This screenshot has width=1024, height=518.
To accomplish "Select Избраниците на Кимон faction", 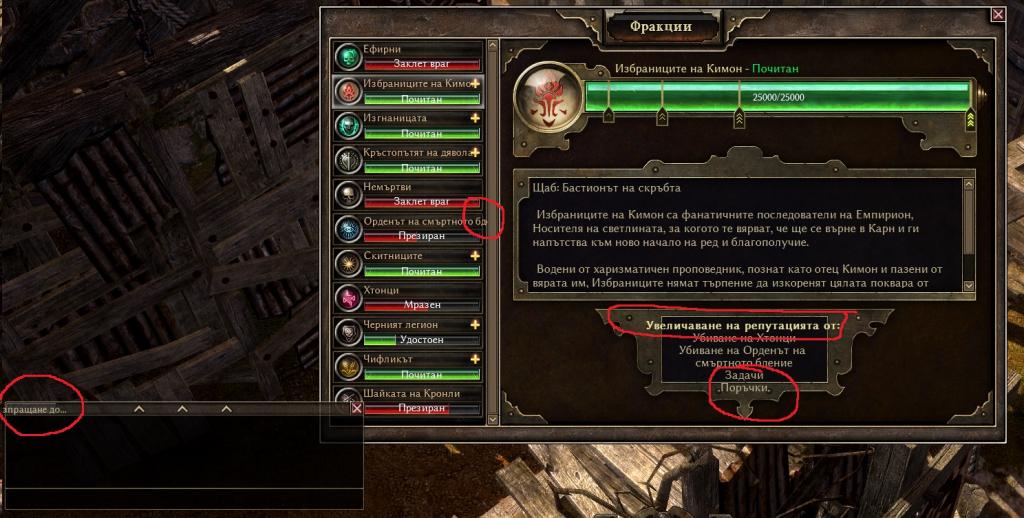I will pyautogui.click(x=408, y=91).
